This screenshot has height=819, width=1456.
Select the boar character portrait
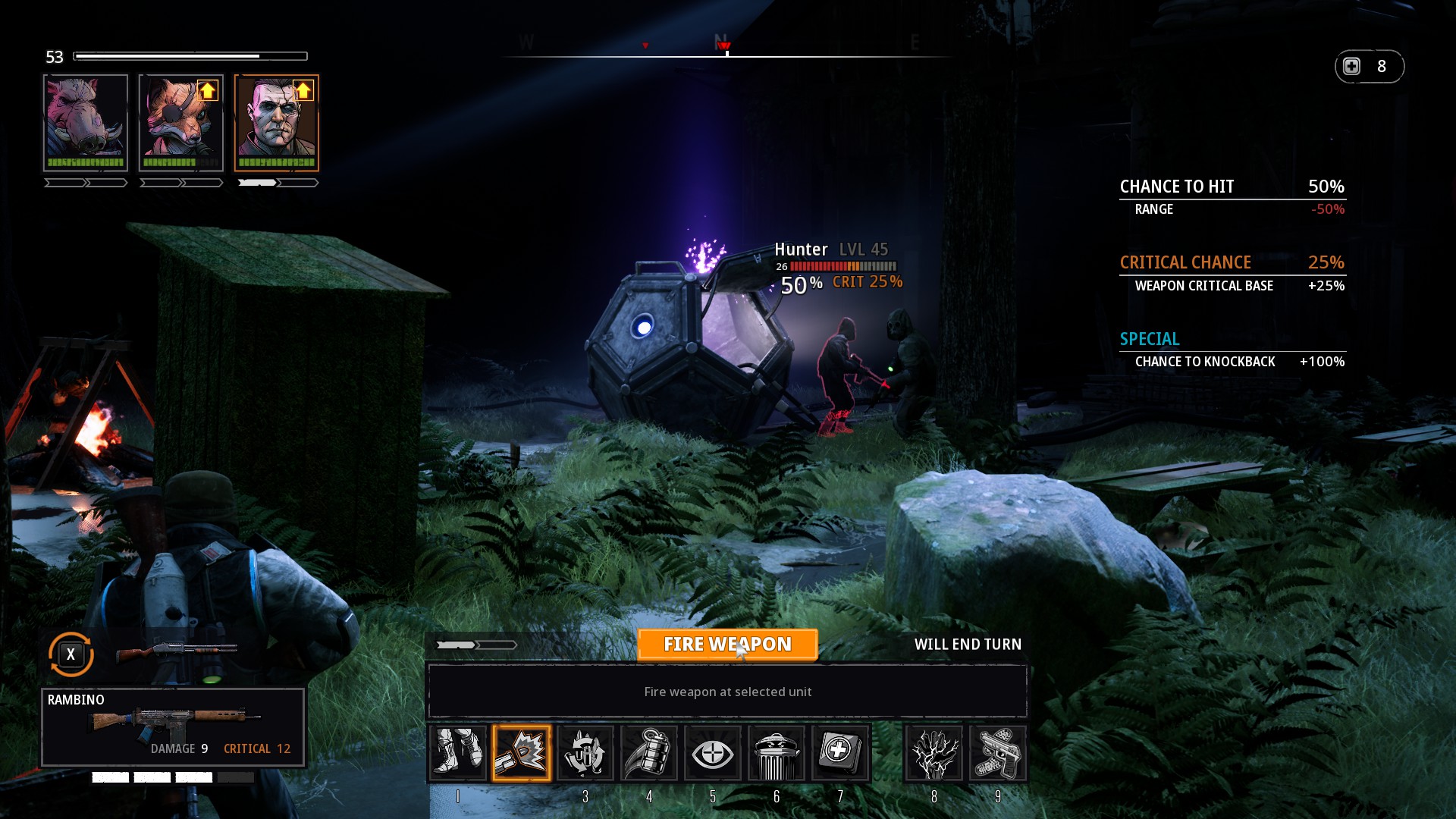point(86,122)
